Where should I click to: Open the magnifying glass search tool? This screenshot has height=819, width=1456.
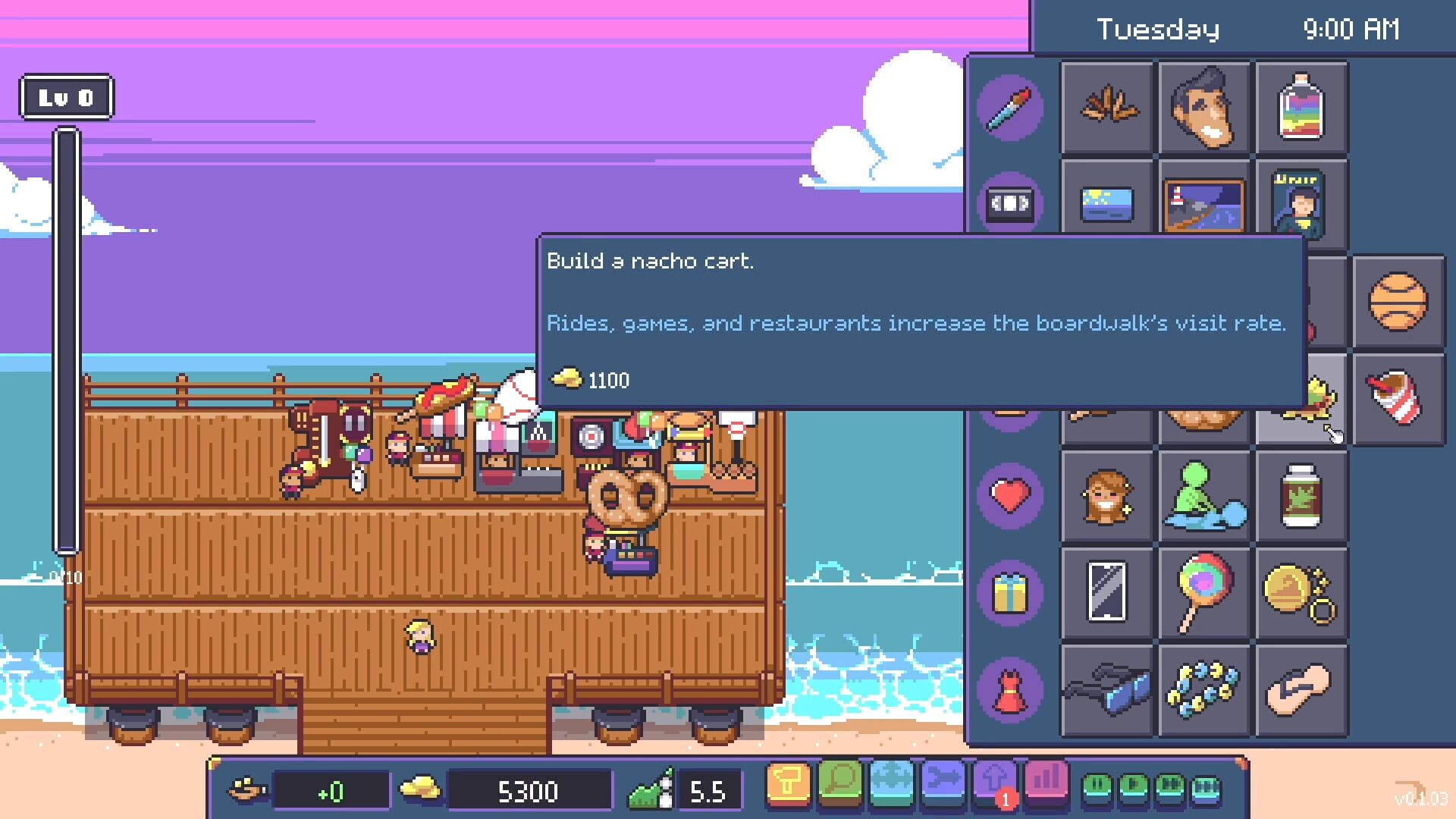tap(840, 789)
